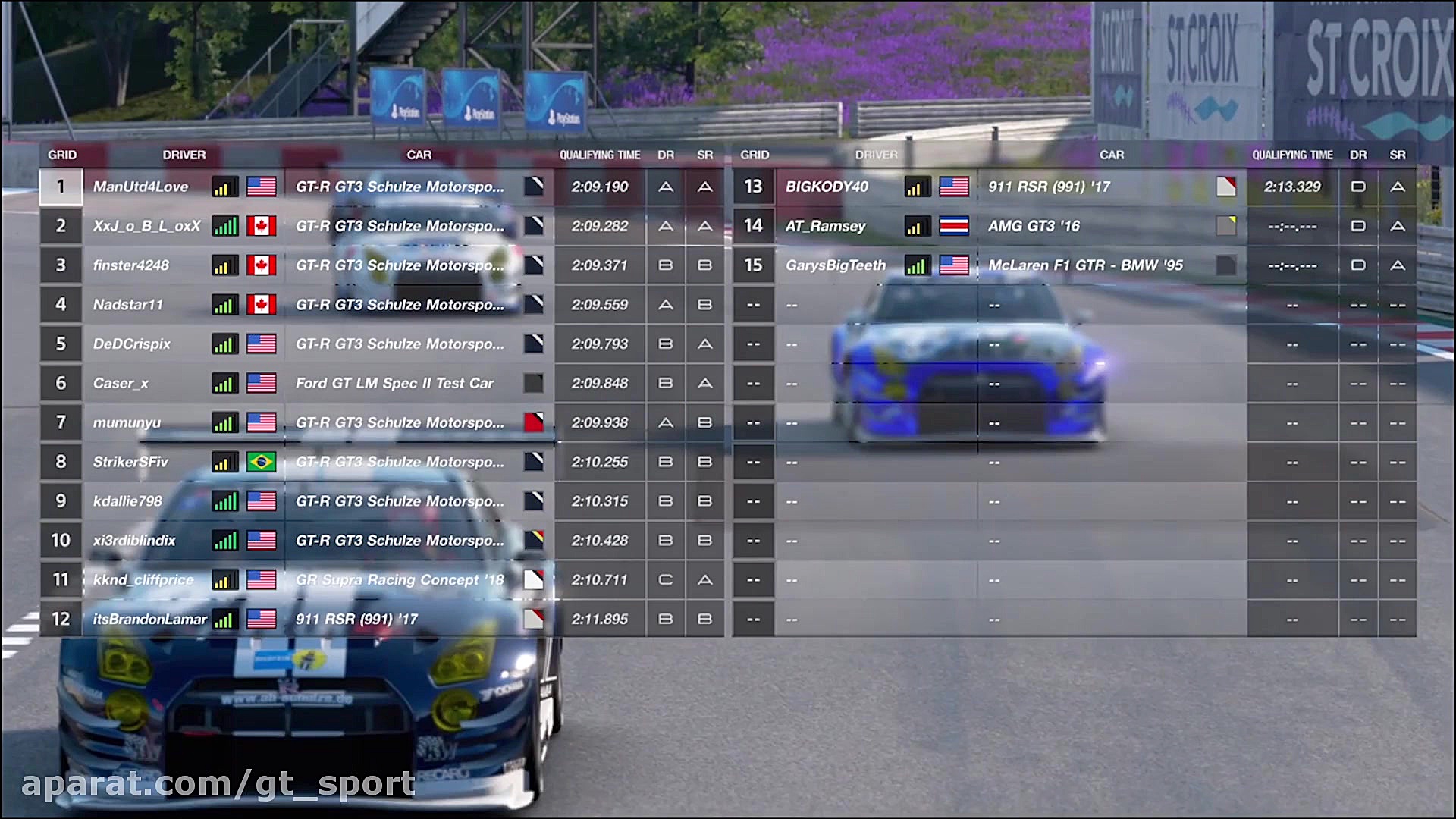
Task: Click the flag icon next to AT_Ramsey
Action: [953, 225]
